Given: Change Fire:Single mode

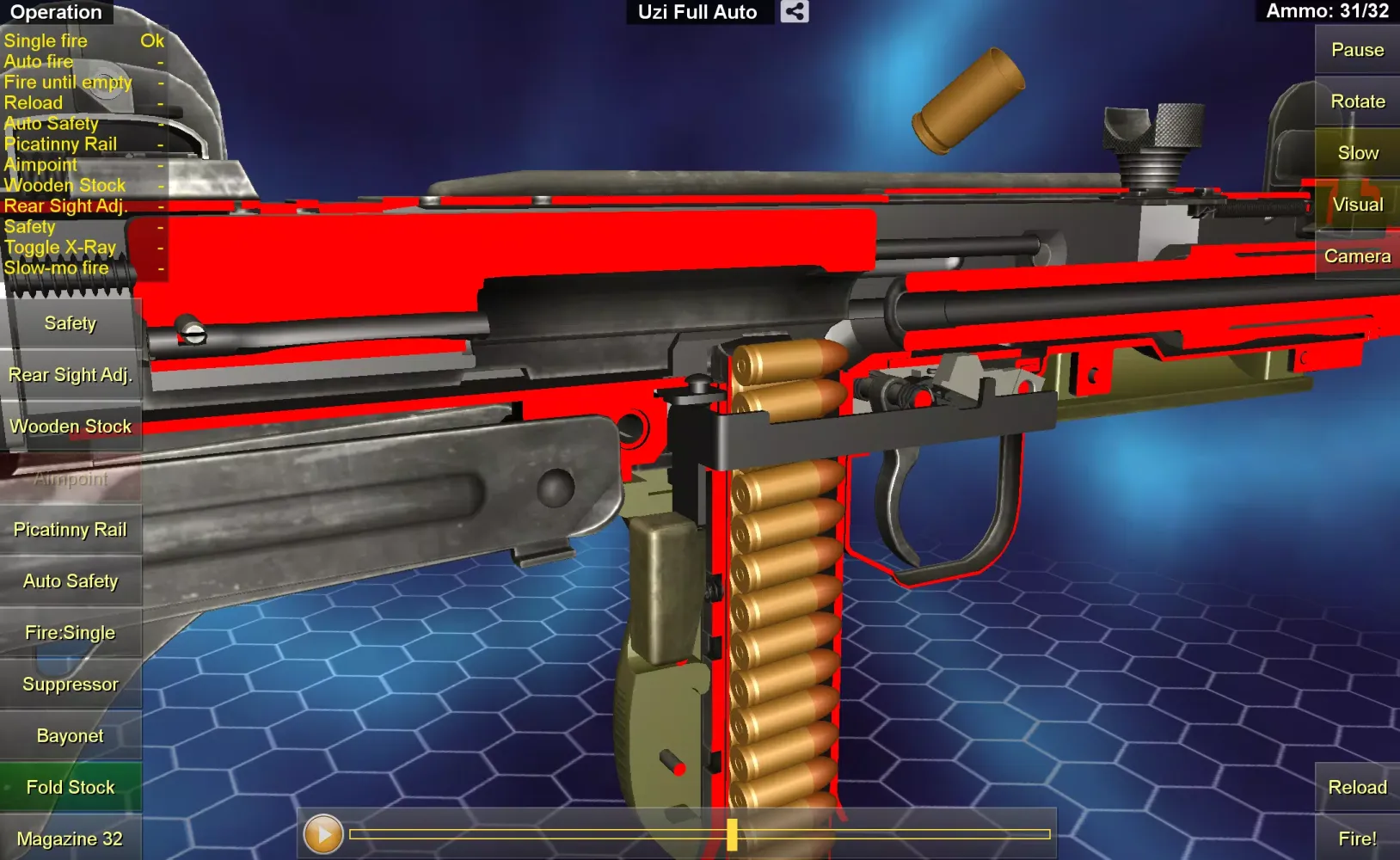Looking at the screenshot, I should [71, 632].
